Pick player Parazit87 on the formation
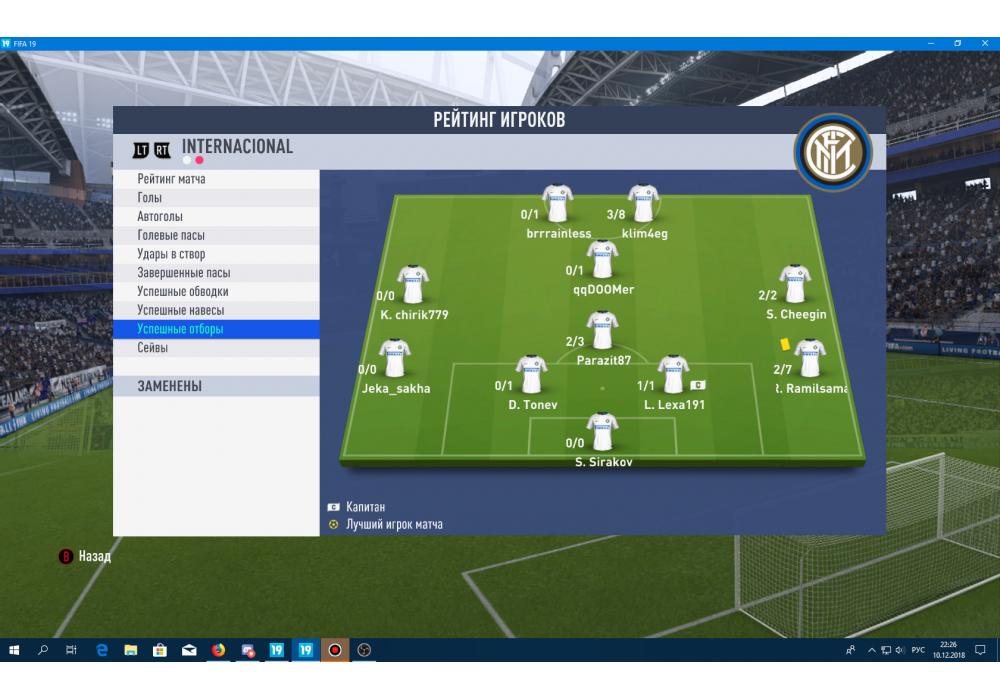This screenshot has height=700, width=1000. click(602, 330)
